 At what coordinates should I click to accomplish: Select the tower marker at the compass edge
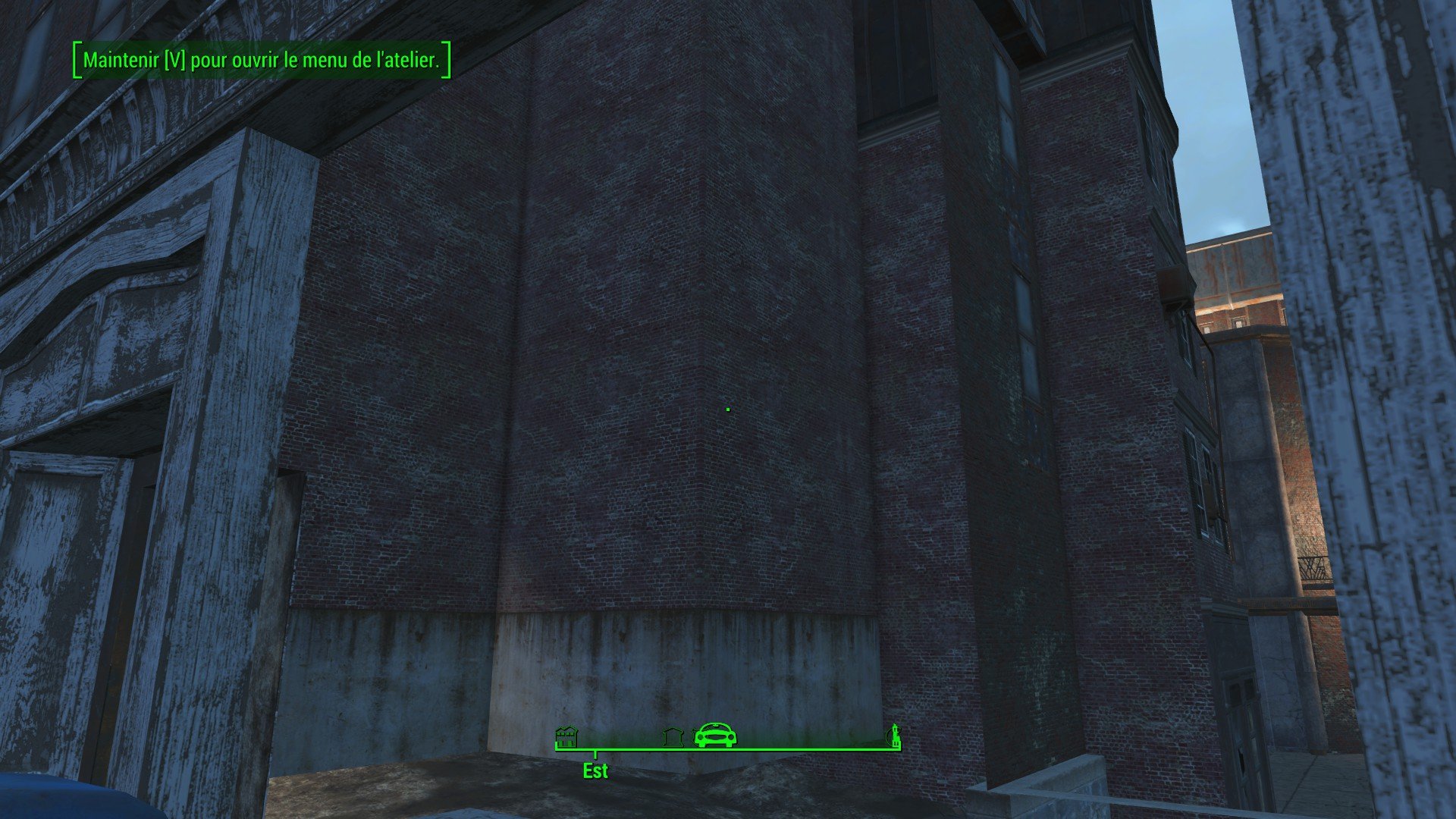(x=896, y=735)
